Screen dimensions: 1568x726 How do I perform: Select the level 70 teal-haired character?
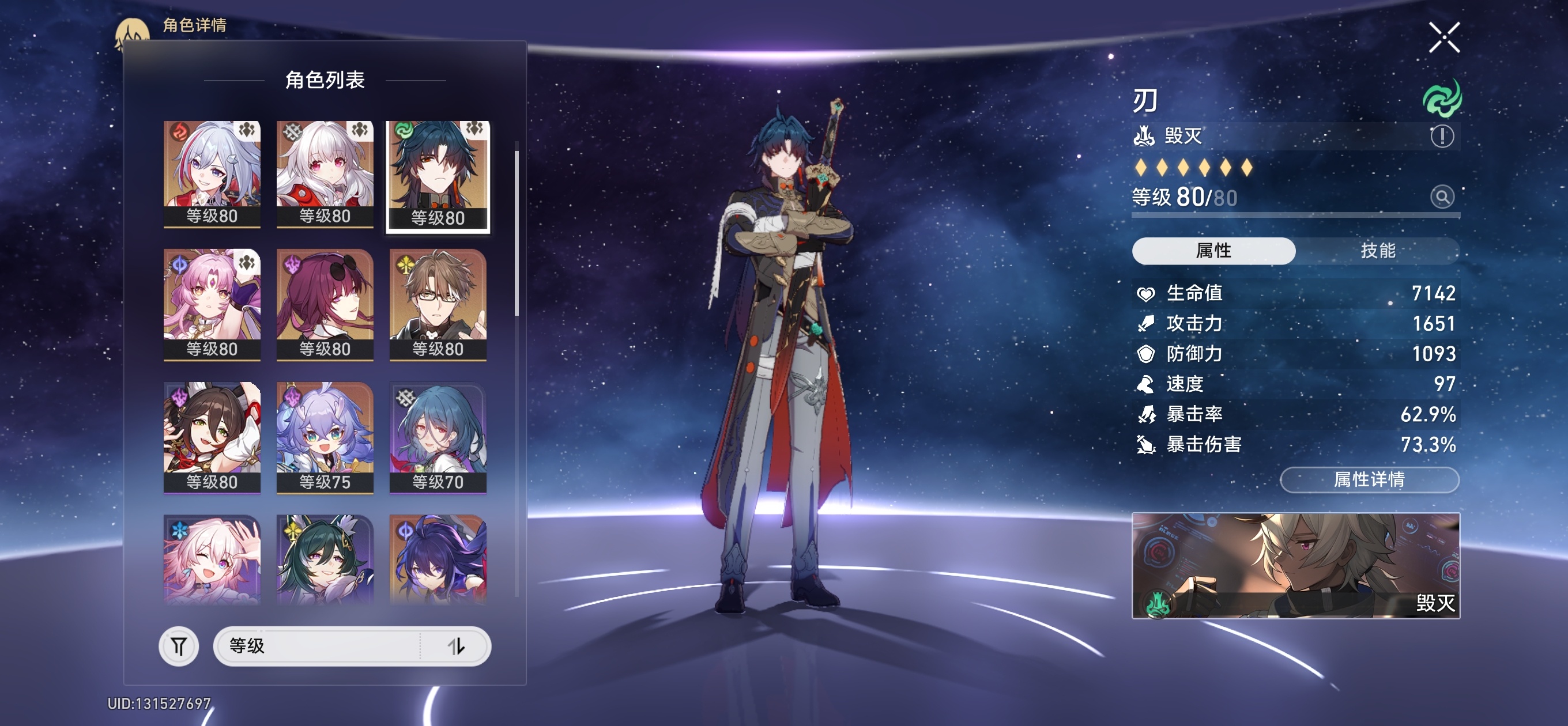[x=438, y=437]
